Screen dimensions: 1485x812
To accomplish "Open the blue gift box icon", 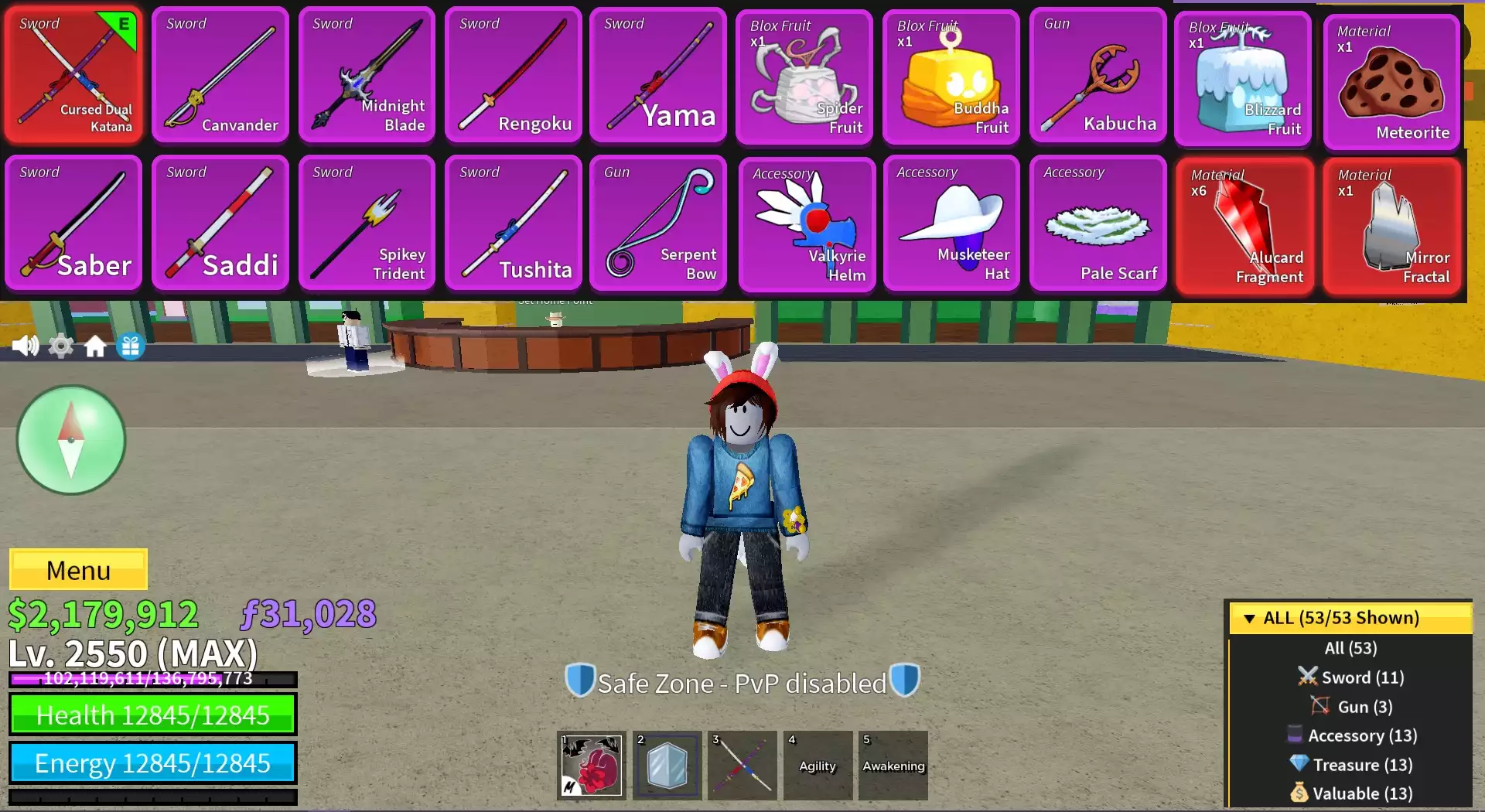I will [131, 346].
